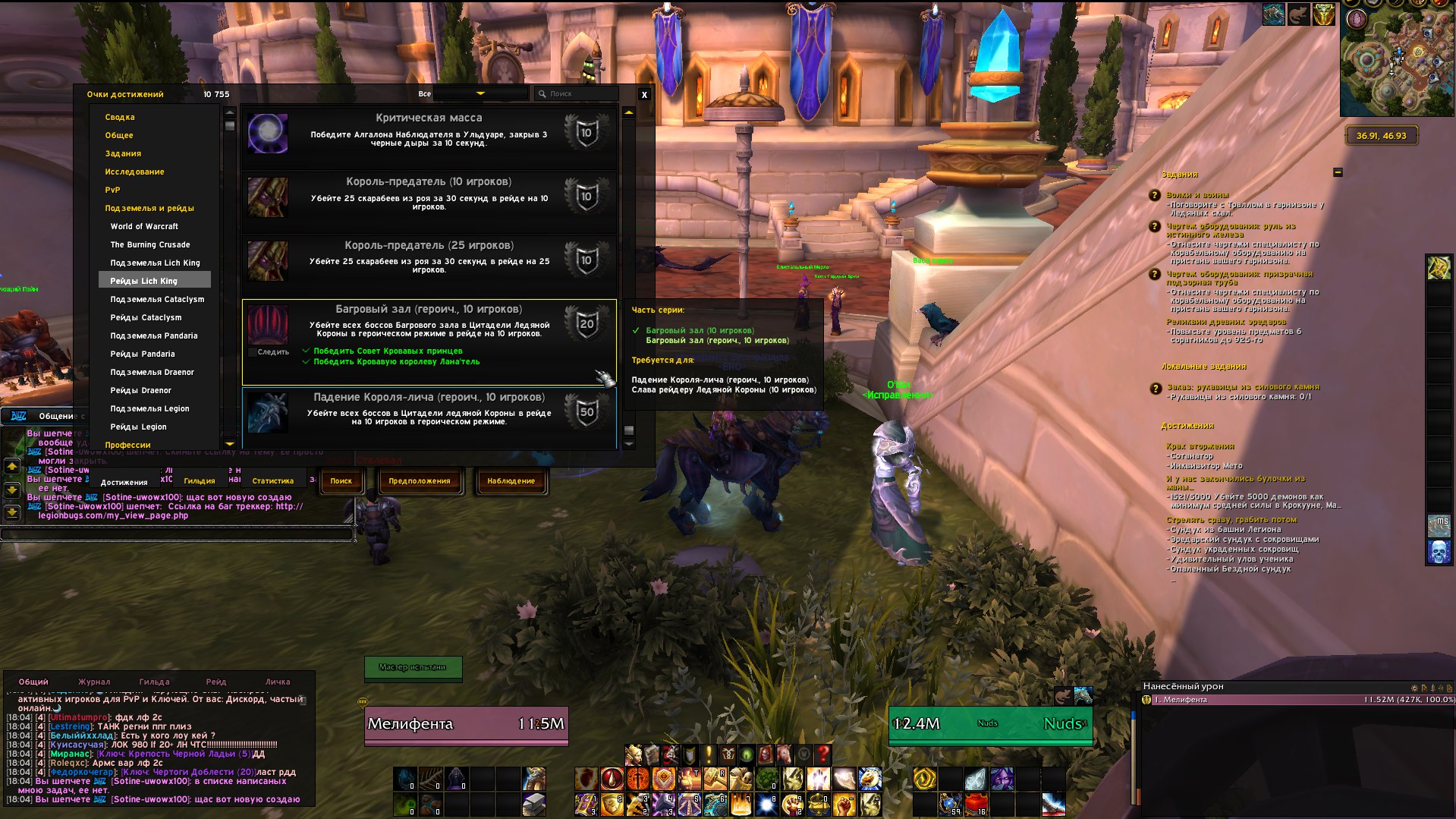The image size is (1456, 819).
Task: Select 'Критическая масса' achievement row
Action: point(429,134)
